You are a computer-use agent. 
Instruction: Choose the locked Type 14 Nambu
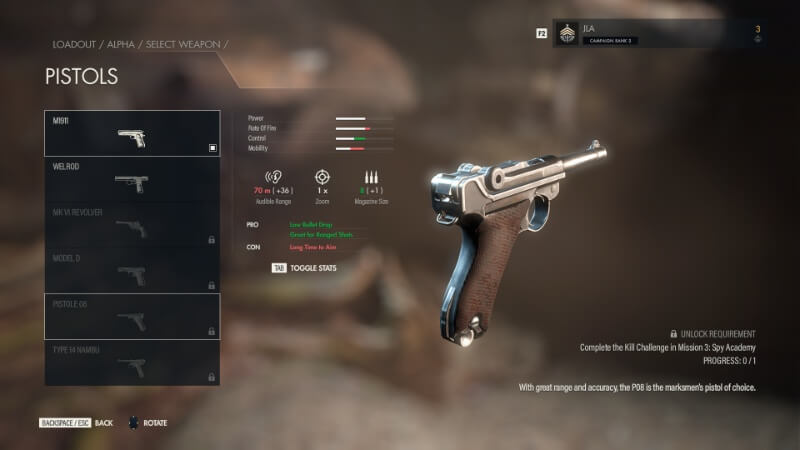(x=132, y=363)
